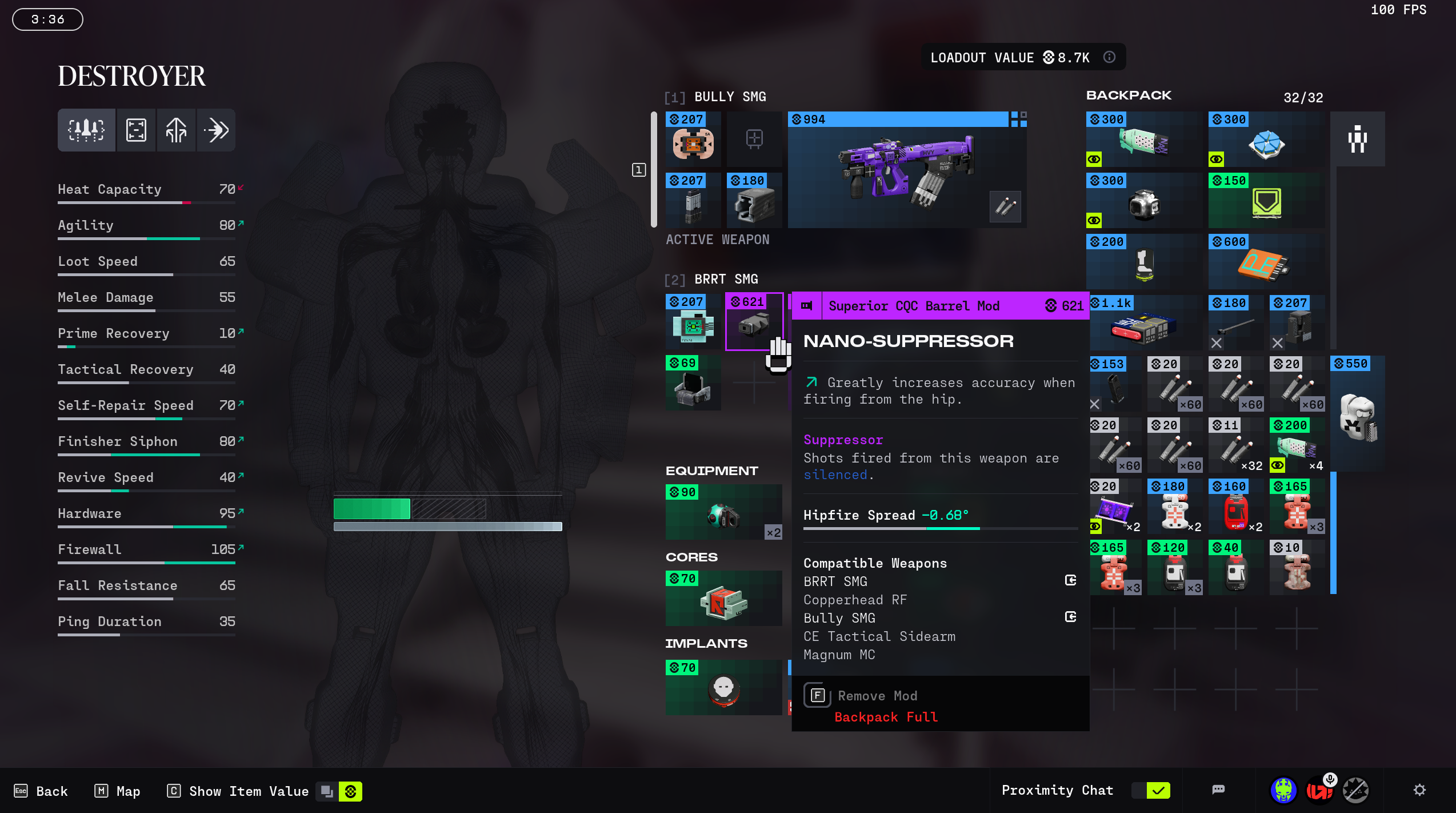This screenshot has height=813, width=1456.
Task: Select the Bully SMG weapon slot
Action: coord(907,170)
